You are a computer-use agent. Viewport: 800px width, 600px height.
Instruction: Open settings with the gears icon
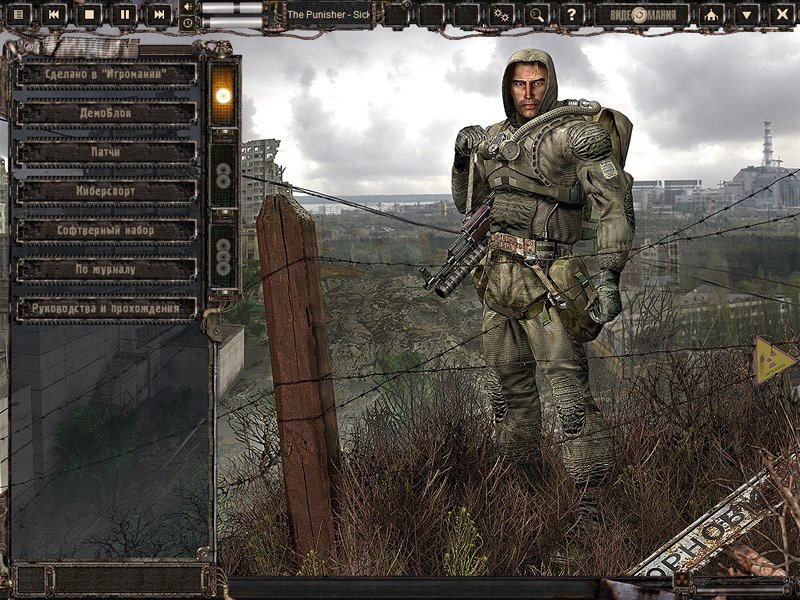coord(502,14)
